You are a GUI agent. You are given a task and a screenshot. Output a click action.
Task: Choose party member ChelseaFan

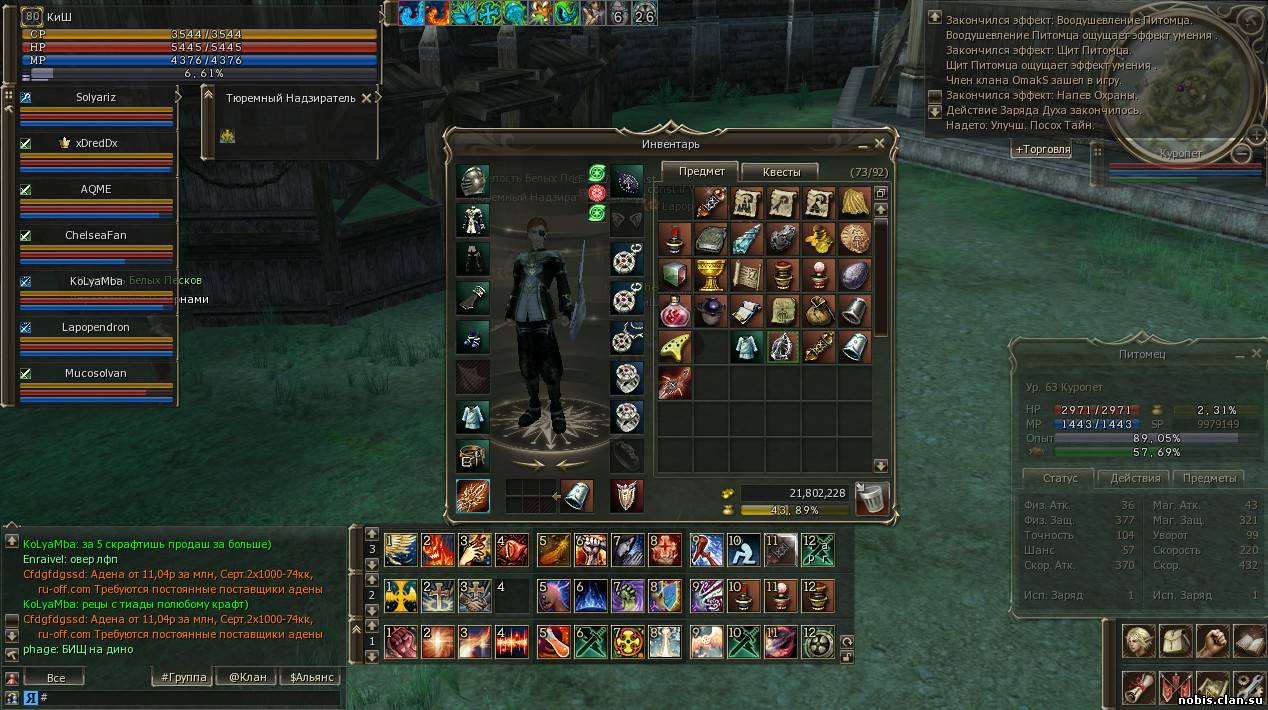pyautogui.click(x=96, y=236)
